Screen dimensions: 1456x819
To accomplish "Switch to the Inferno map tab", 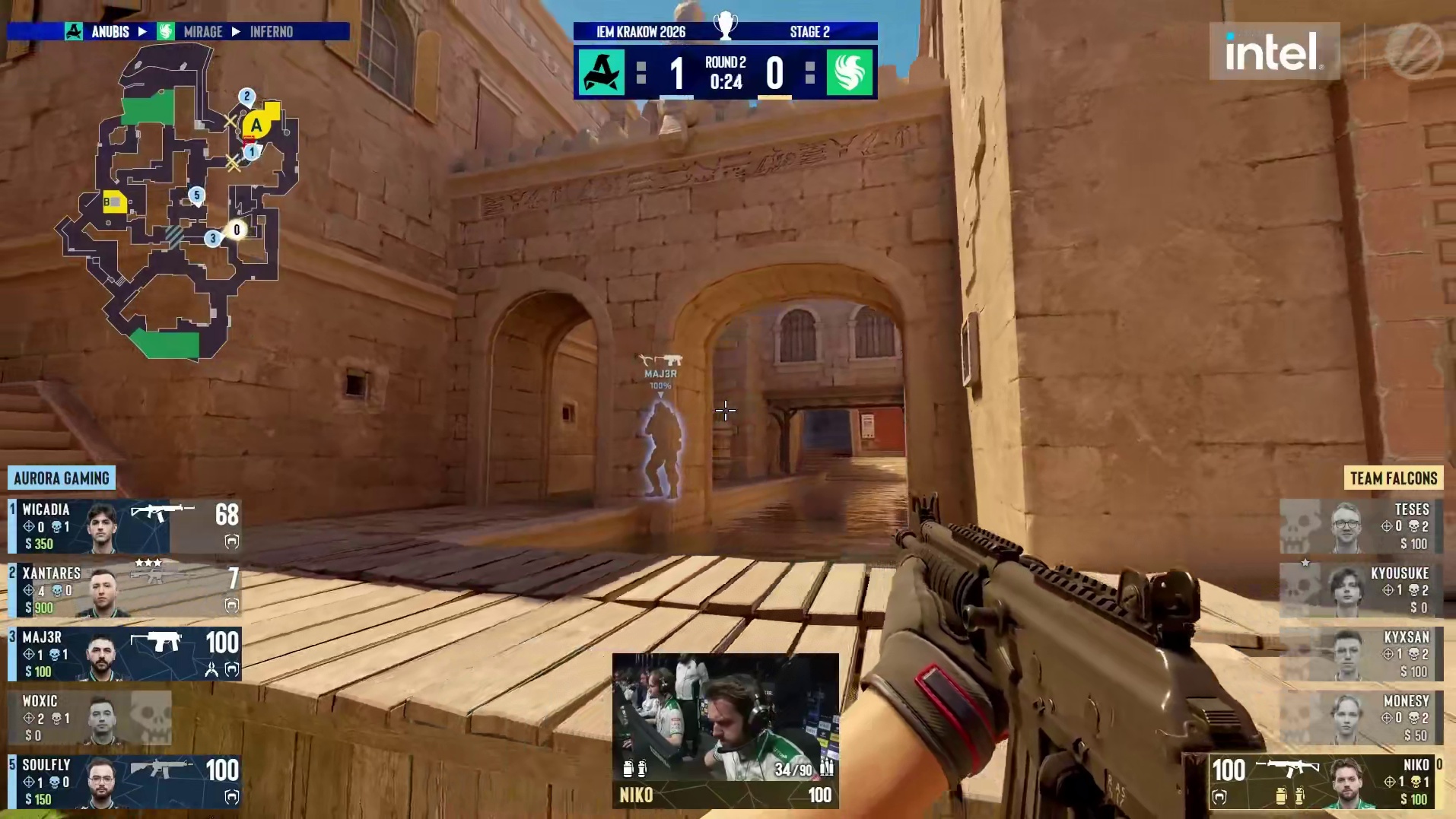I will [272, 32].
